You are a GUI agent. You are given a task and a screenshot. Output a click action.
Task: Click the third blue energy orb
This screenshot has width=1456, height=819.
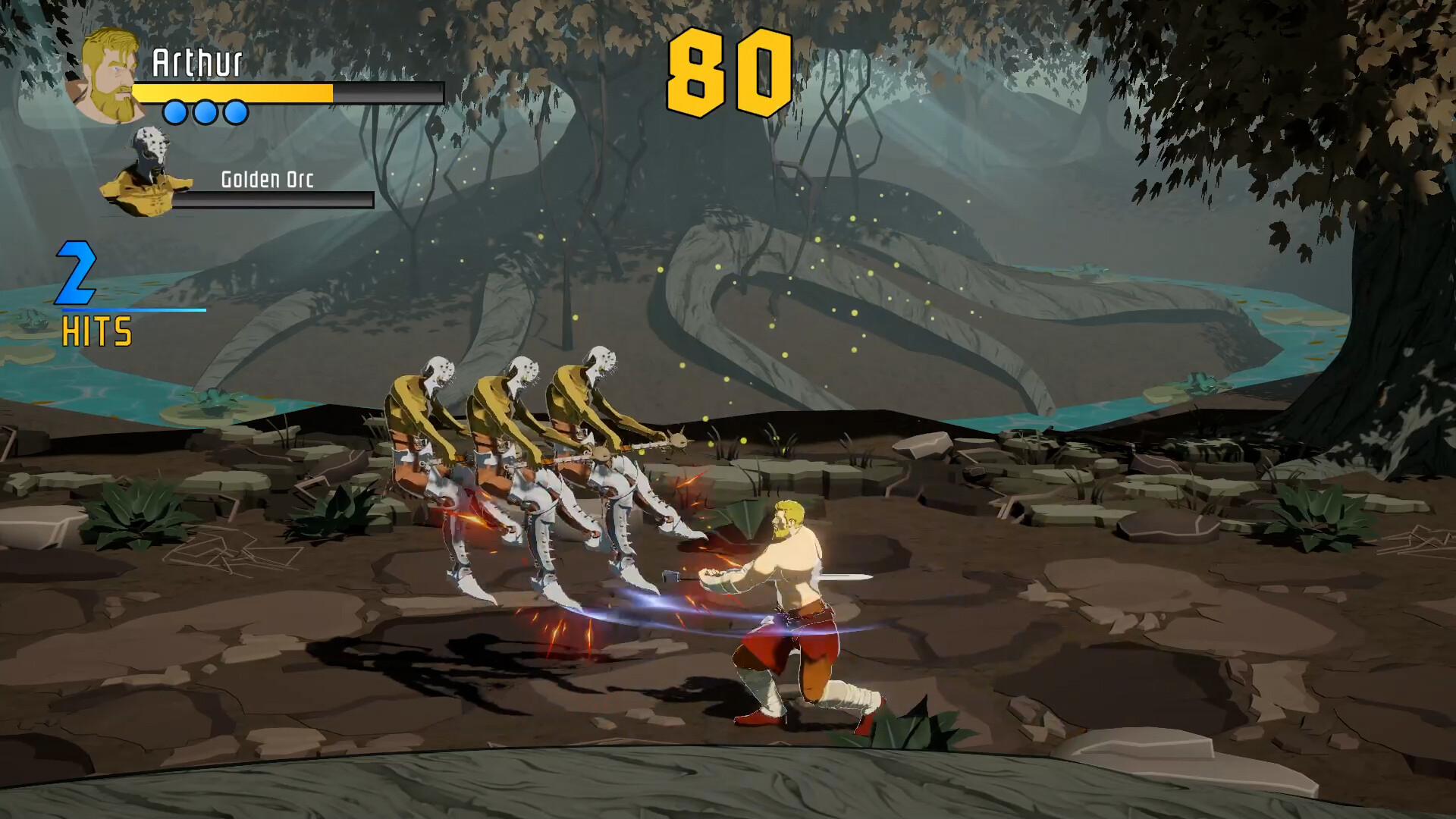(x=235, y=112)
